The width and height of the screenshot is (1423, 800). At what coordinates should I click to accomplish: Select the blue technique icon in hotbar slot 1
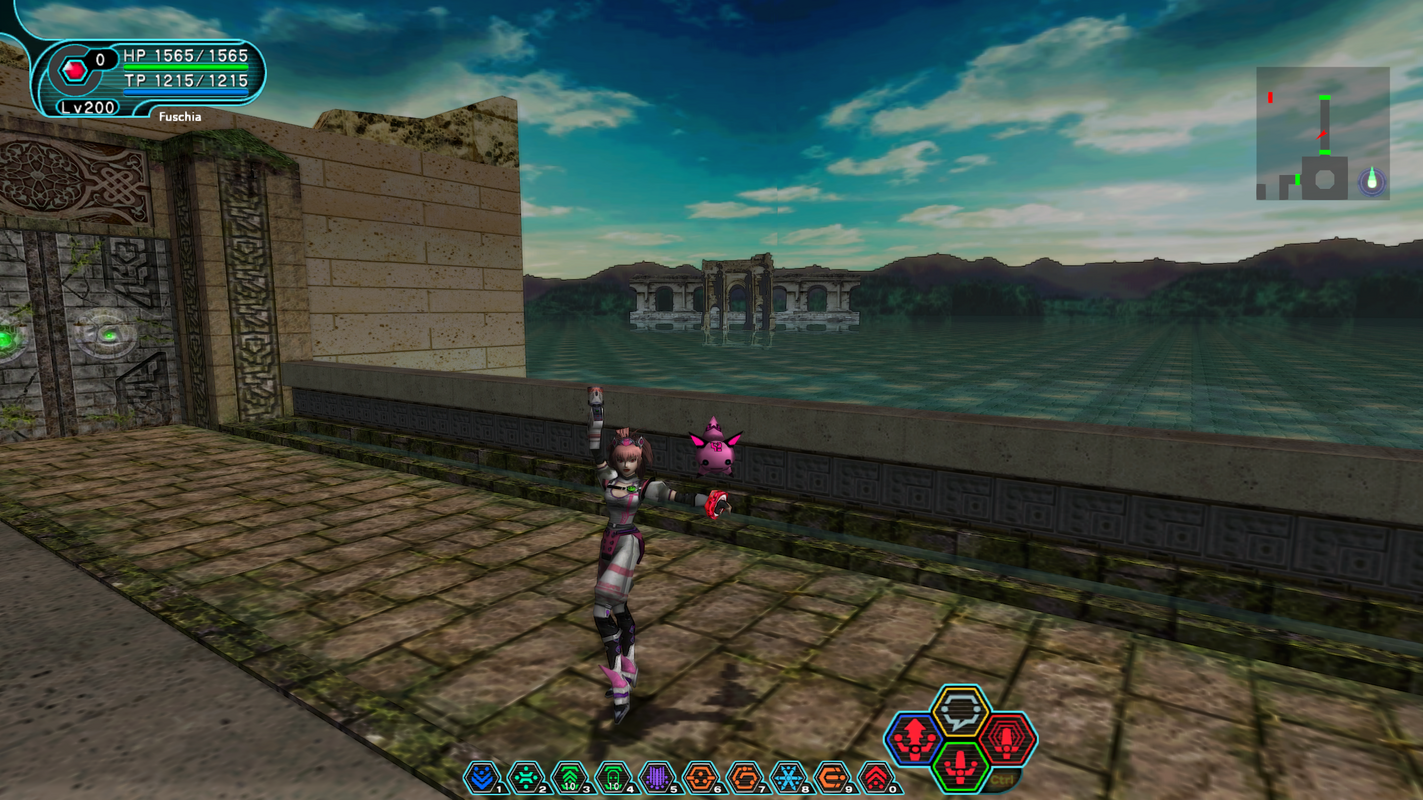[483, 775]
